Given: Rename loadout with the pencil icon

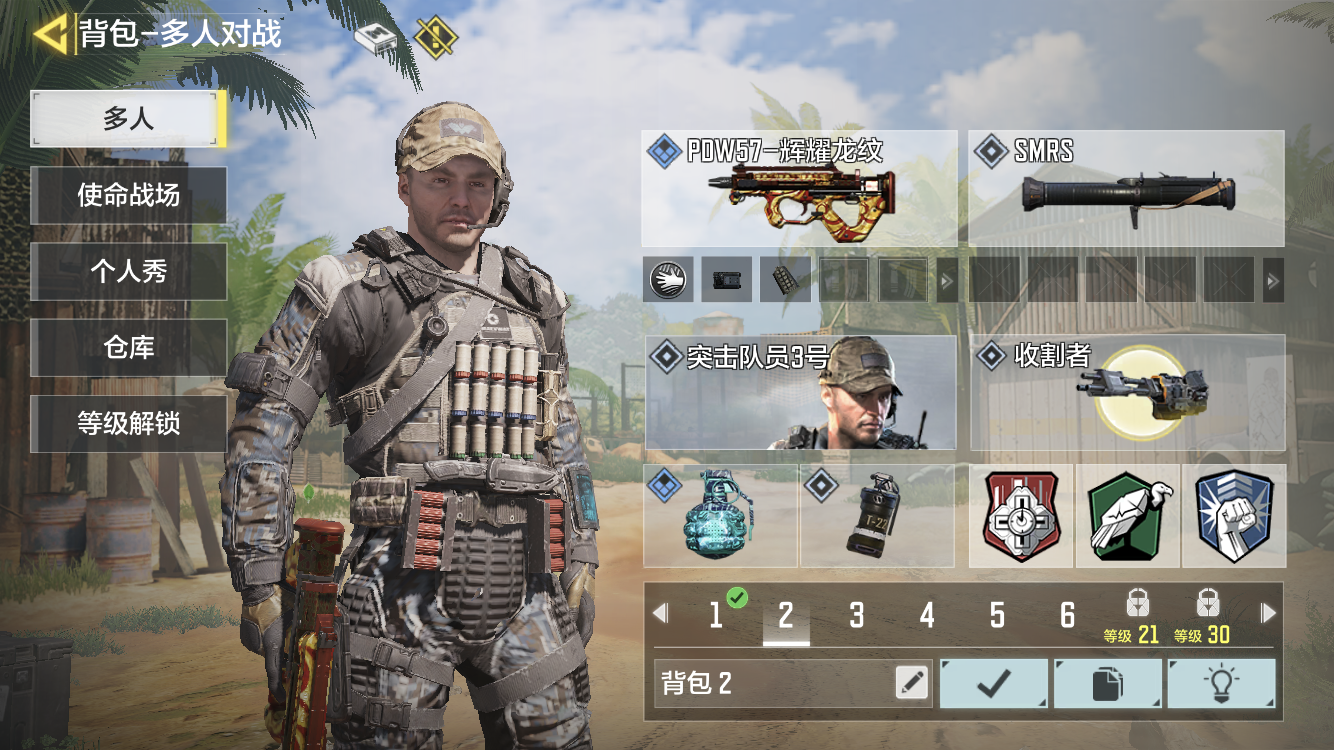Looking at the screenshot, I should click(911, 683).
